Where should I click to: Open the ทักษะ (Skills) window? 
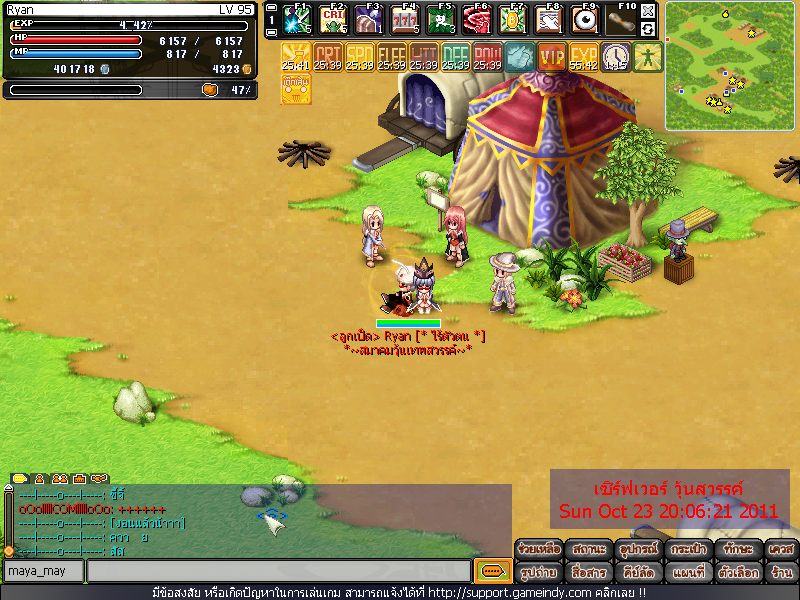pos(738,549)
